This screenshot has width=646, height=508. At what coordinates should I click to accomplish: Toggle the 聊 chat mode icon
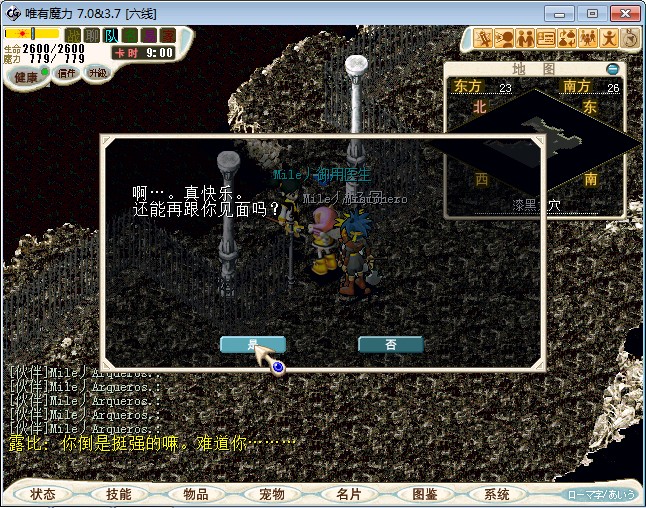pyautogui.click(x=92, y=35)
